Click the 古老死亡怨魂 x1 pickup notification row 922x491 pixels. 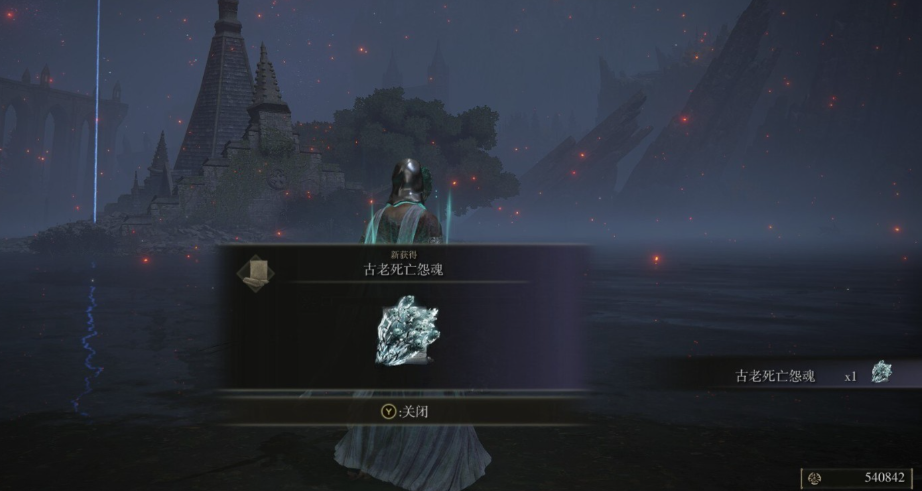coord(810,376)
